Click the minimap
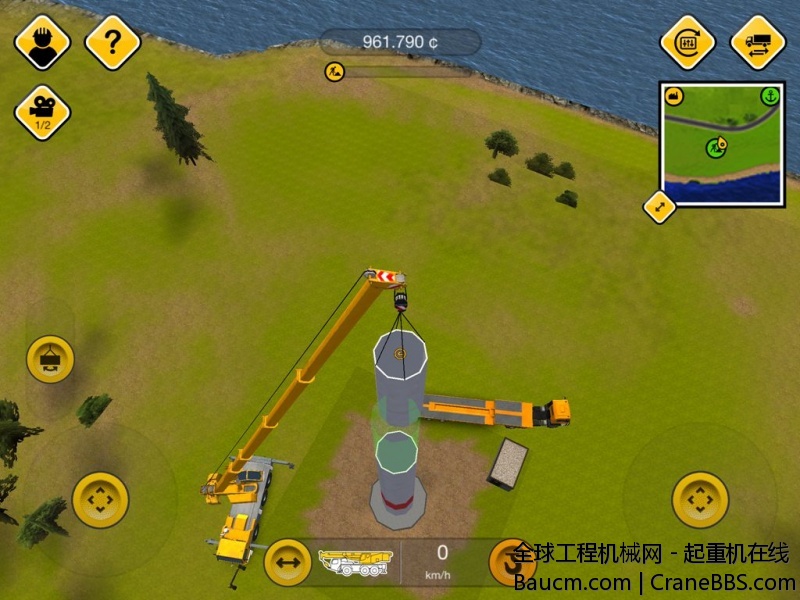The image size is (800, 600). point(722,144)
